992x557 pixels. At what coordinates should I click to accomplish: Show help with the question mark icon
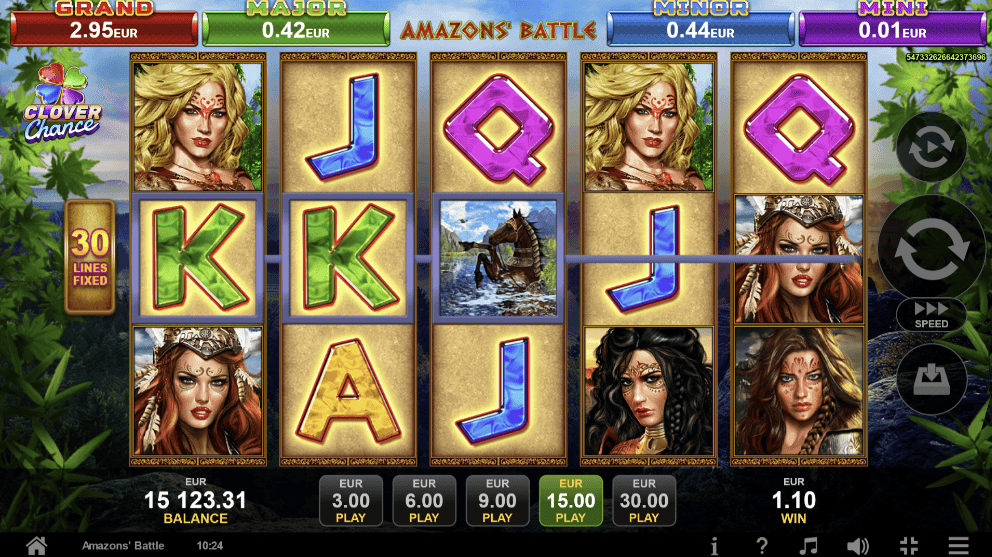click(x=762, y=546)
